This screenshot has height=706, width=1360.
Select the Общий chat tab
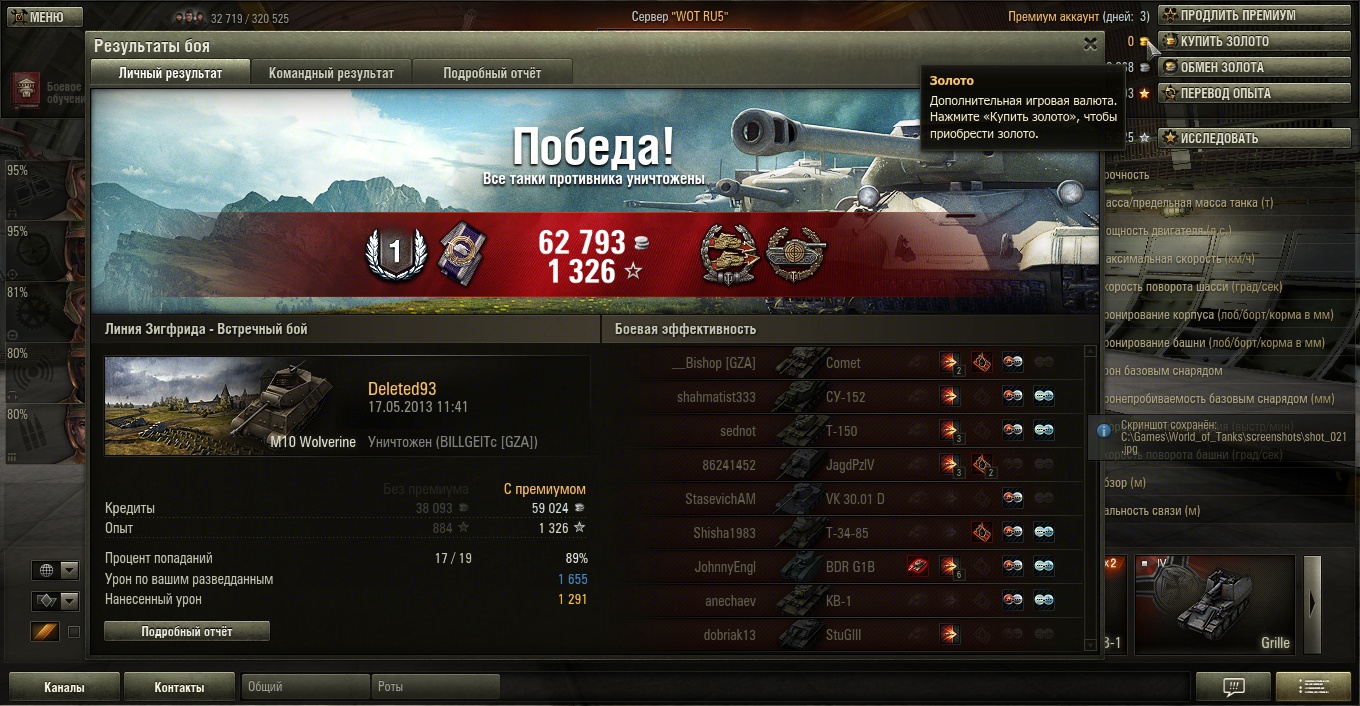coord(305,687)
